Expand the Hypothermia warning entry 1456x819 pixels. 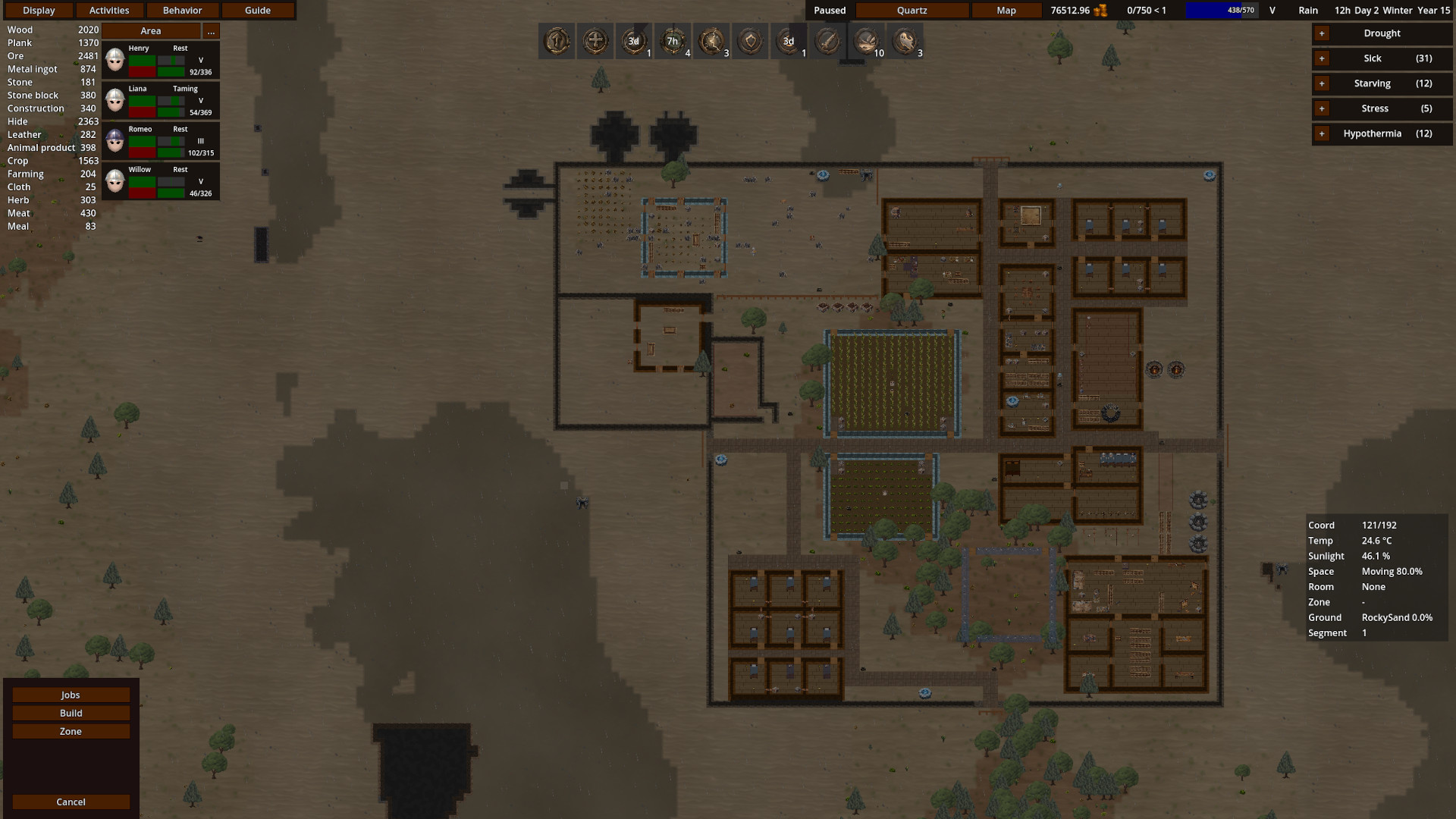(x=1320, y=133)
